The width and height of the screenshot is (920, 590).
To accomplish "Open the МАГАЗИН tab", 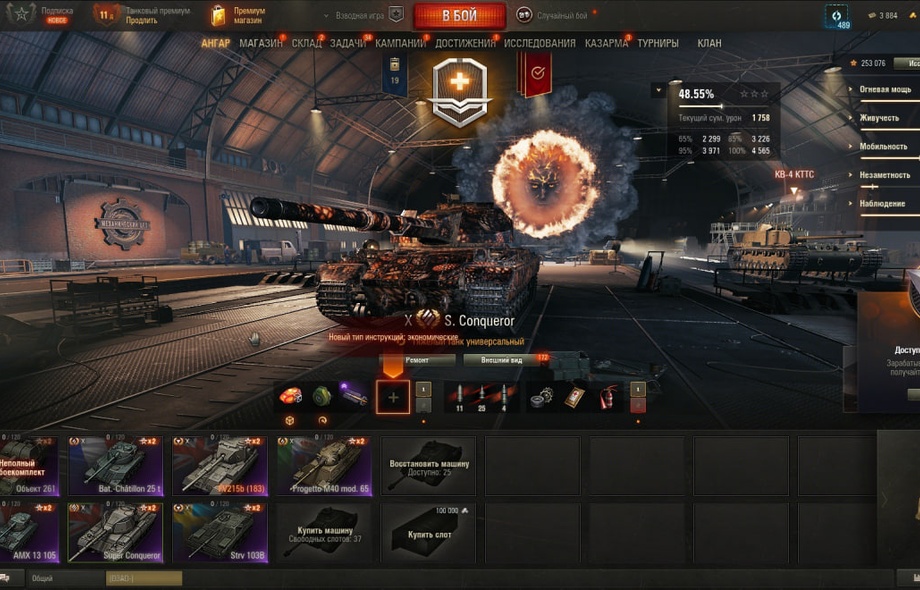I will [x=261, y=43].
